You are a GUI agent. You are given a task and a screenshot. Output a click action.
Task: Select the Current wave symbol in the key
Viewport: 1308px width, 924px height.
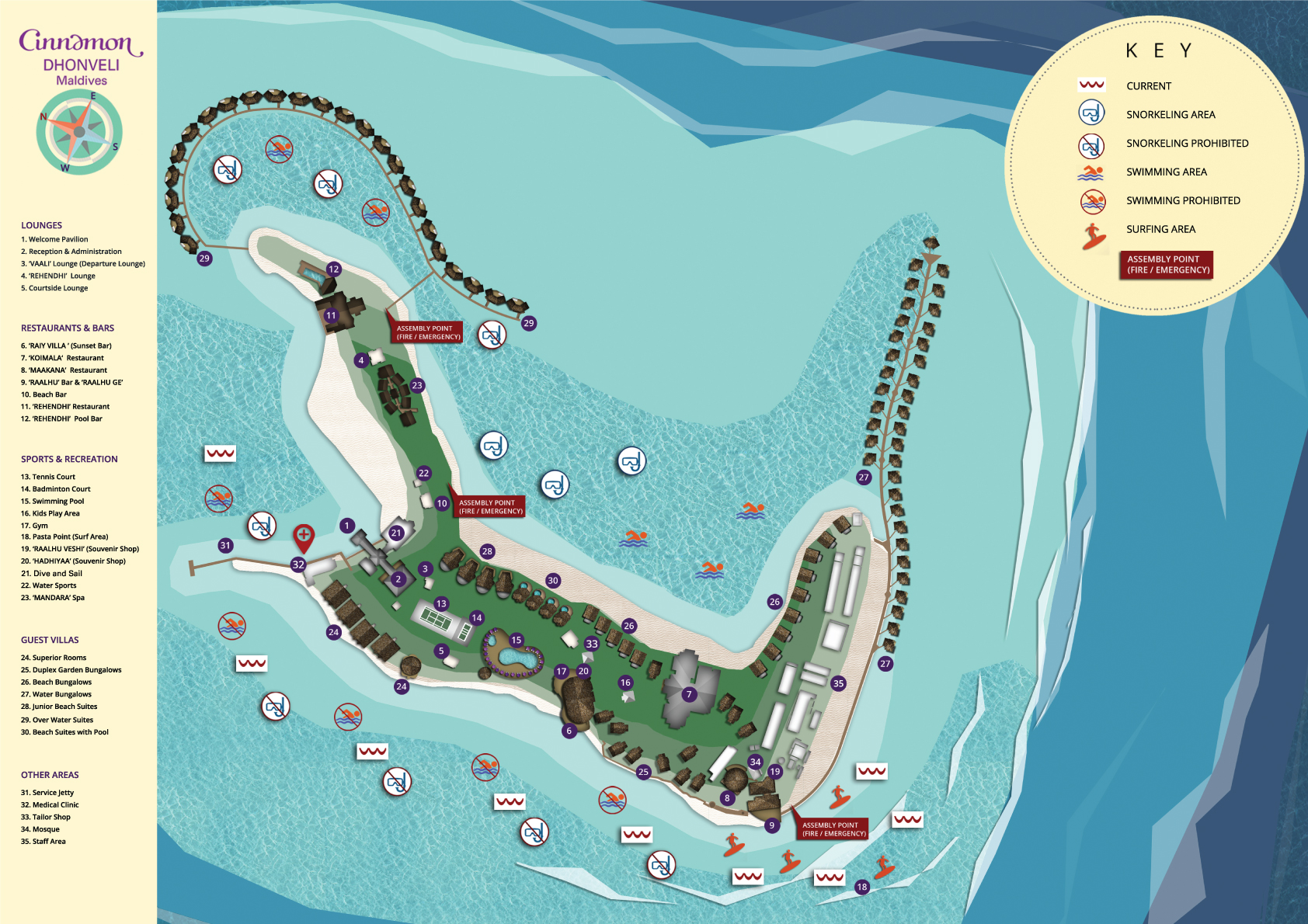[x=1091, y=85]
